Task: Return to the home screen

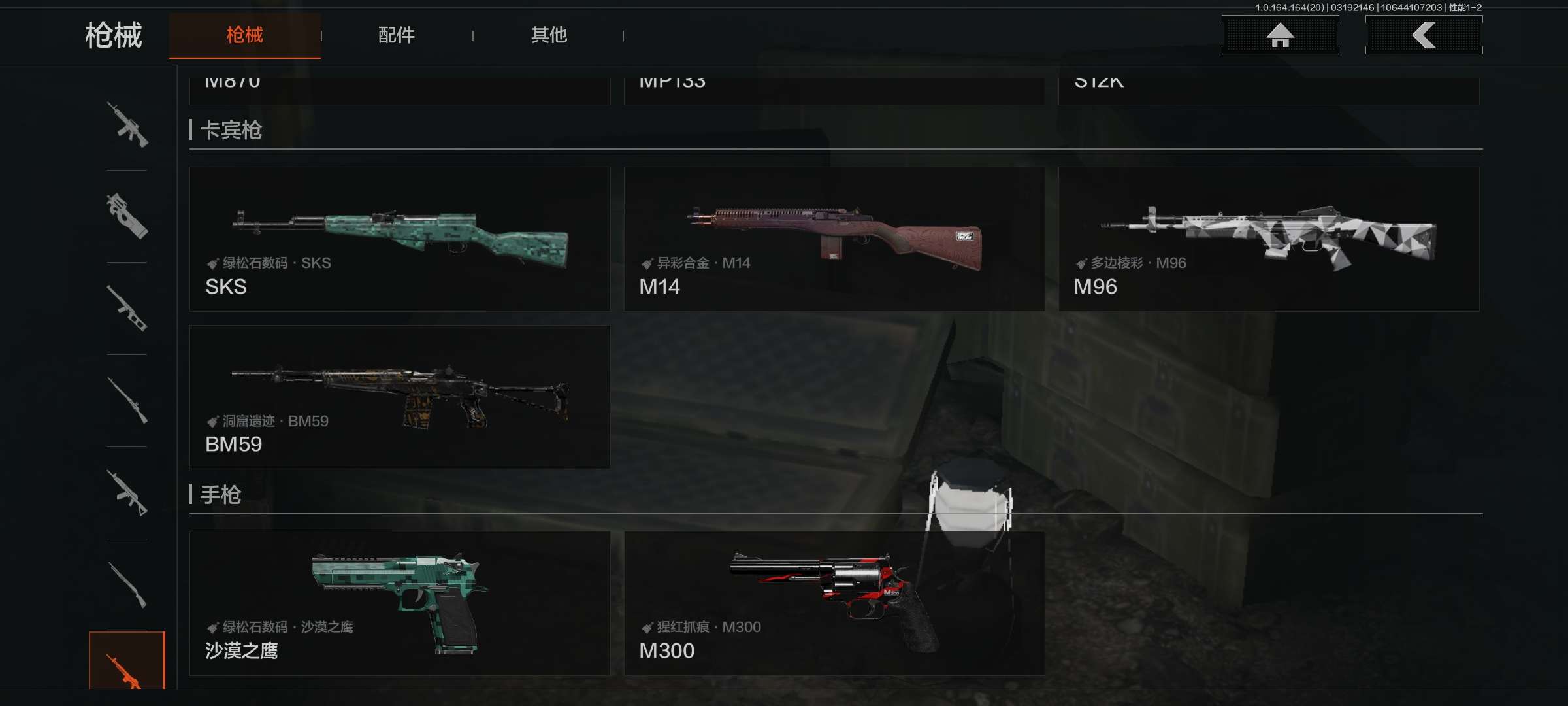Action: tap(1280, 35)
